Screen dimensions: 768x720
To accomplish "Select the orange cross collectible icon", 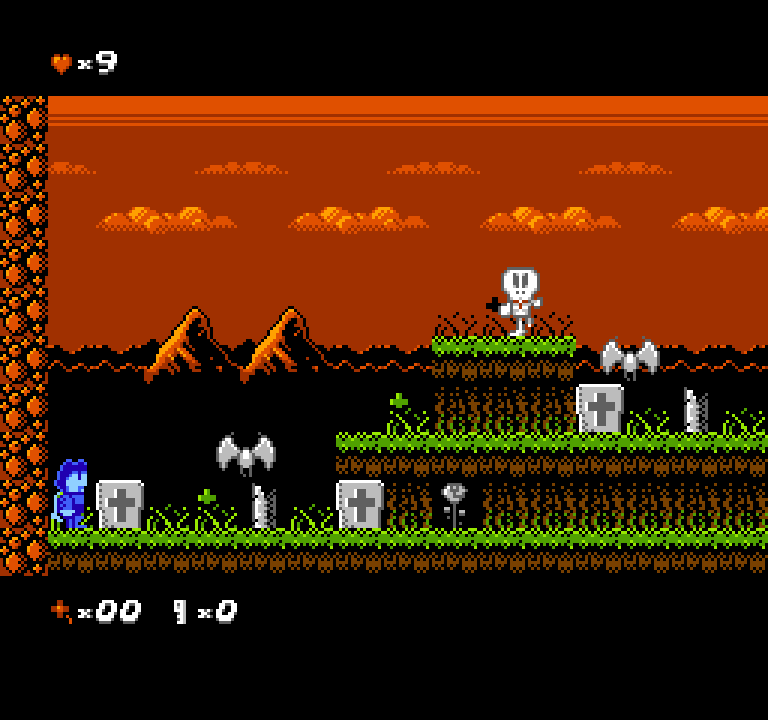I will [61, 609].
